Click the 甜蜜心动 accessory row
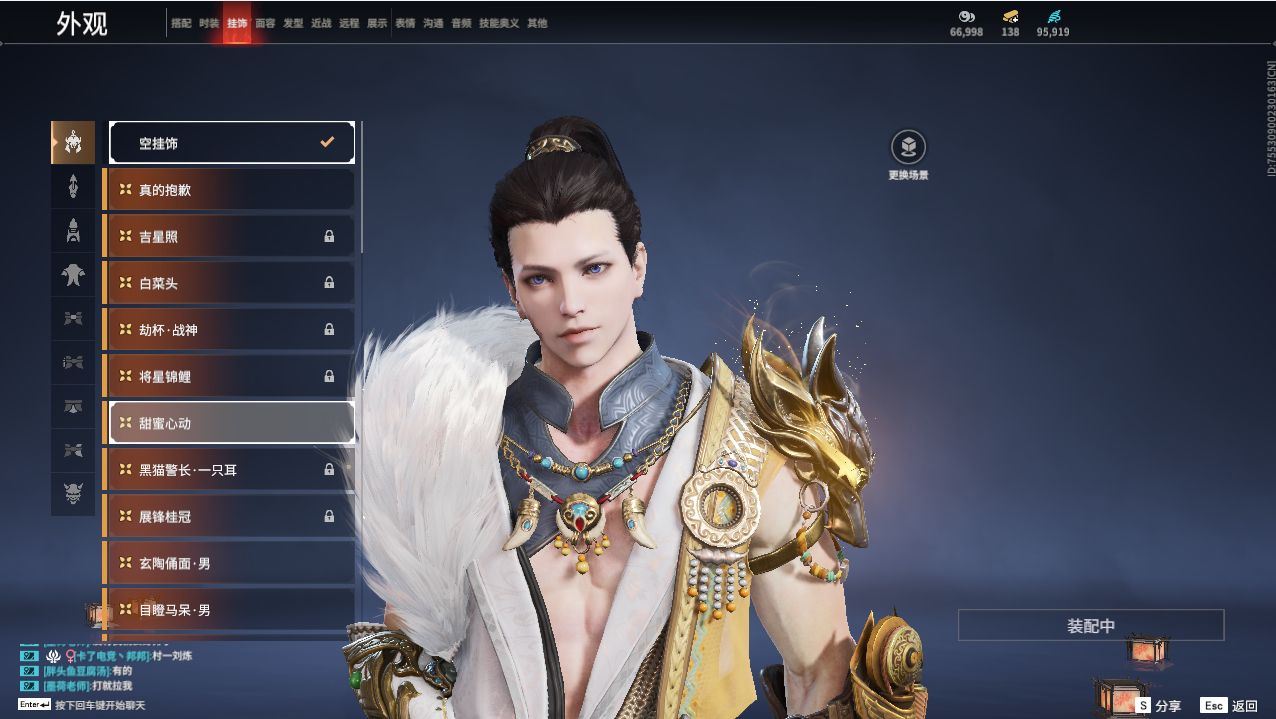The height and width of the screenshot is (719, 1276). 232,423
